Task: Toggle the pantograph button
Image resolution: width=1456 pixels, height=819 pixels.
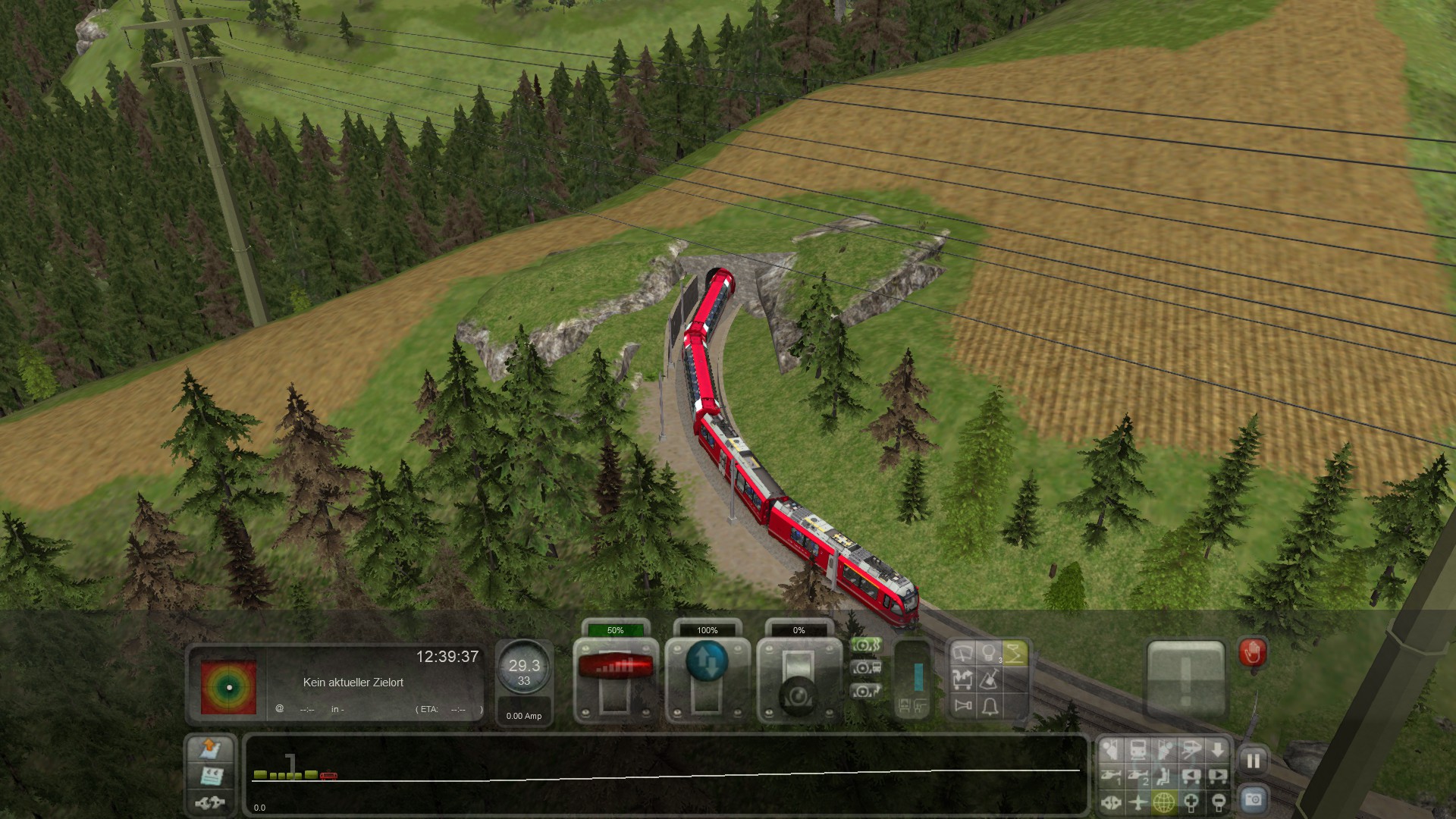Action: coord(1015,654)
